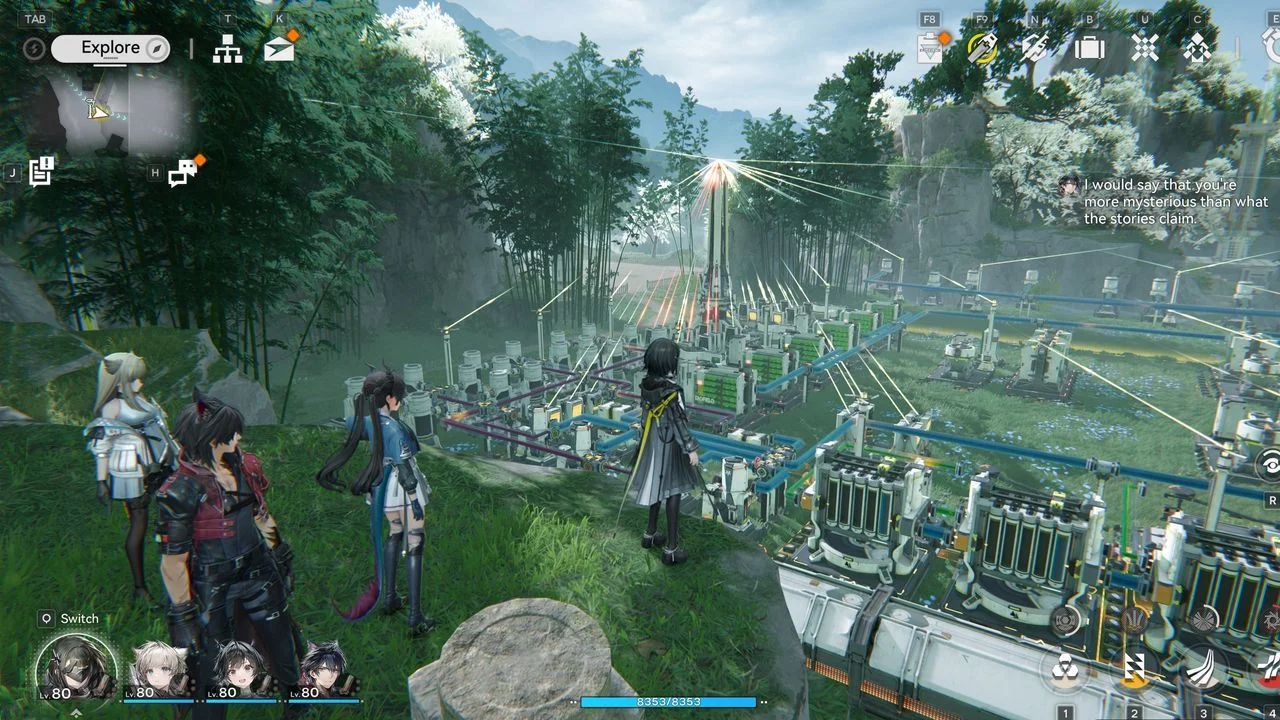Switch to the cat-eared operator portrait
Screen dimensions: 1280x720
click(324, 669)
